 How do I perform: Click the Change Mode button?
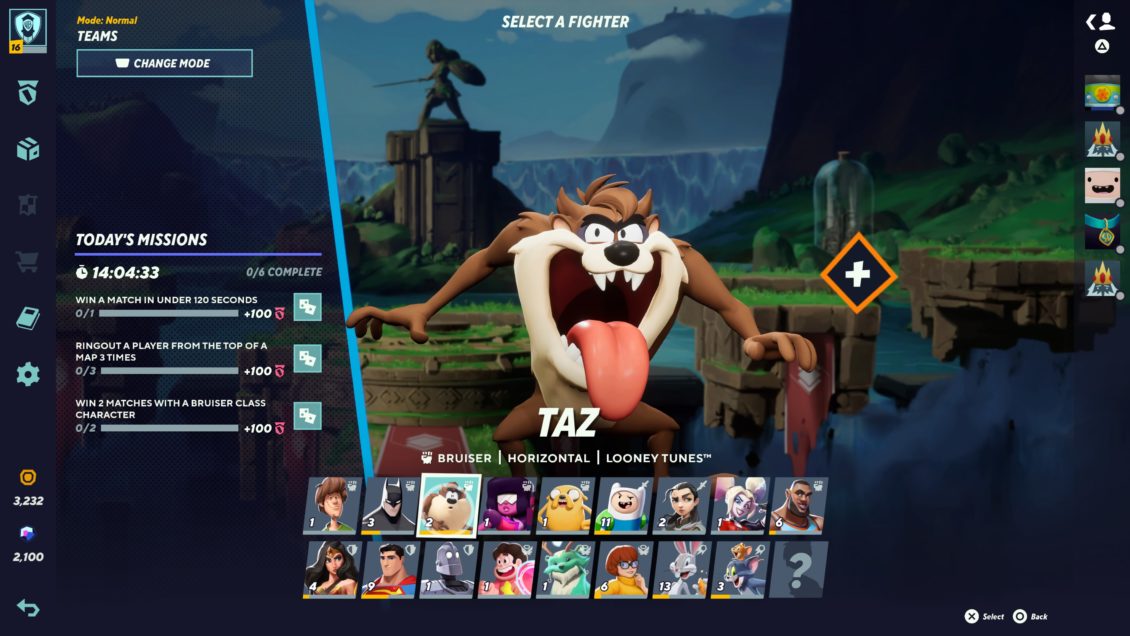164,63
